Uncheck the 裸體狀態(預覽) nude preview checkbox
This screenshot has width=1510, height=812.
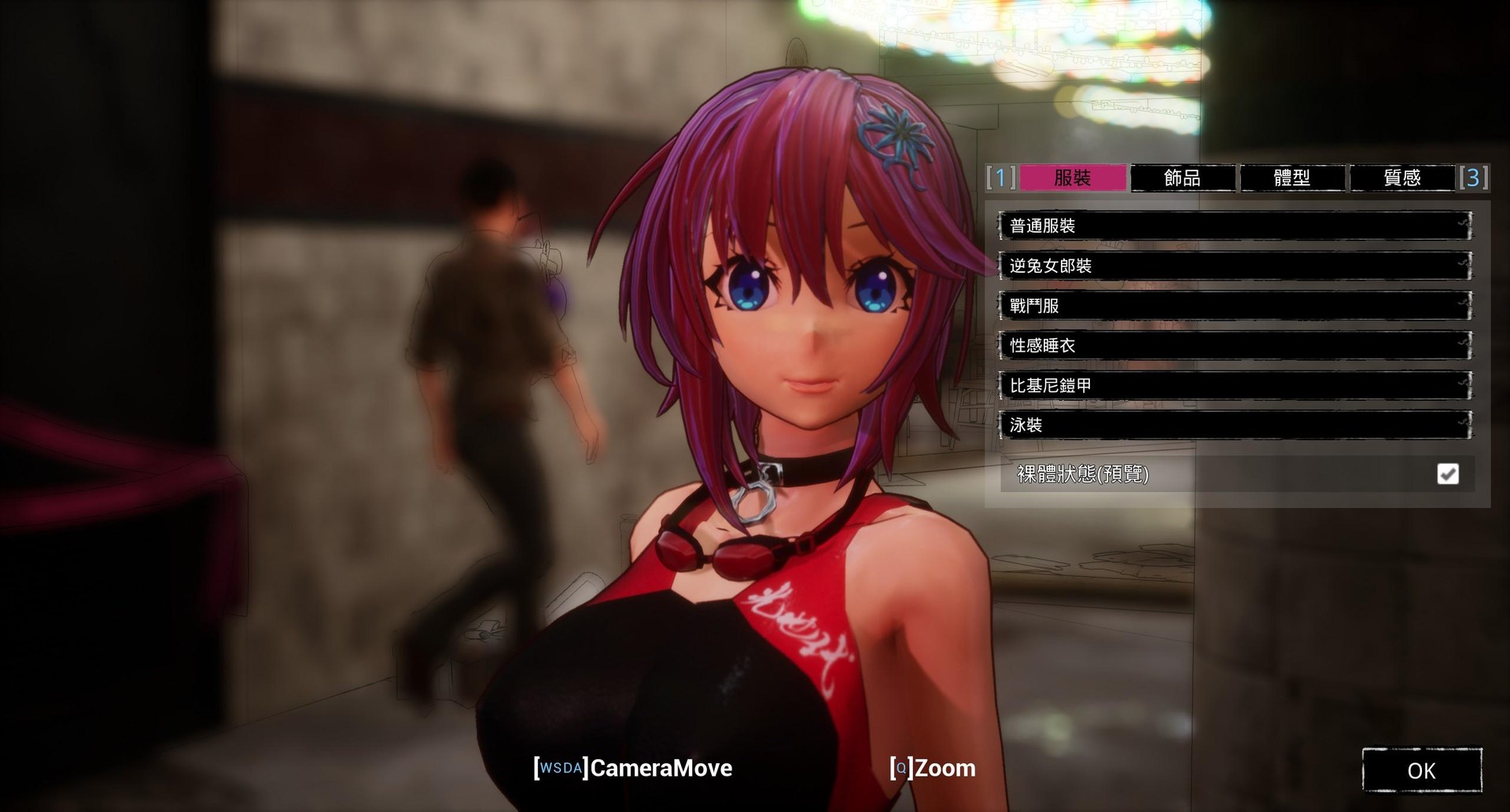pos(1447,473)
